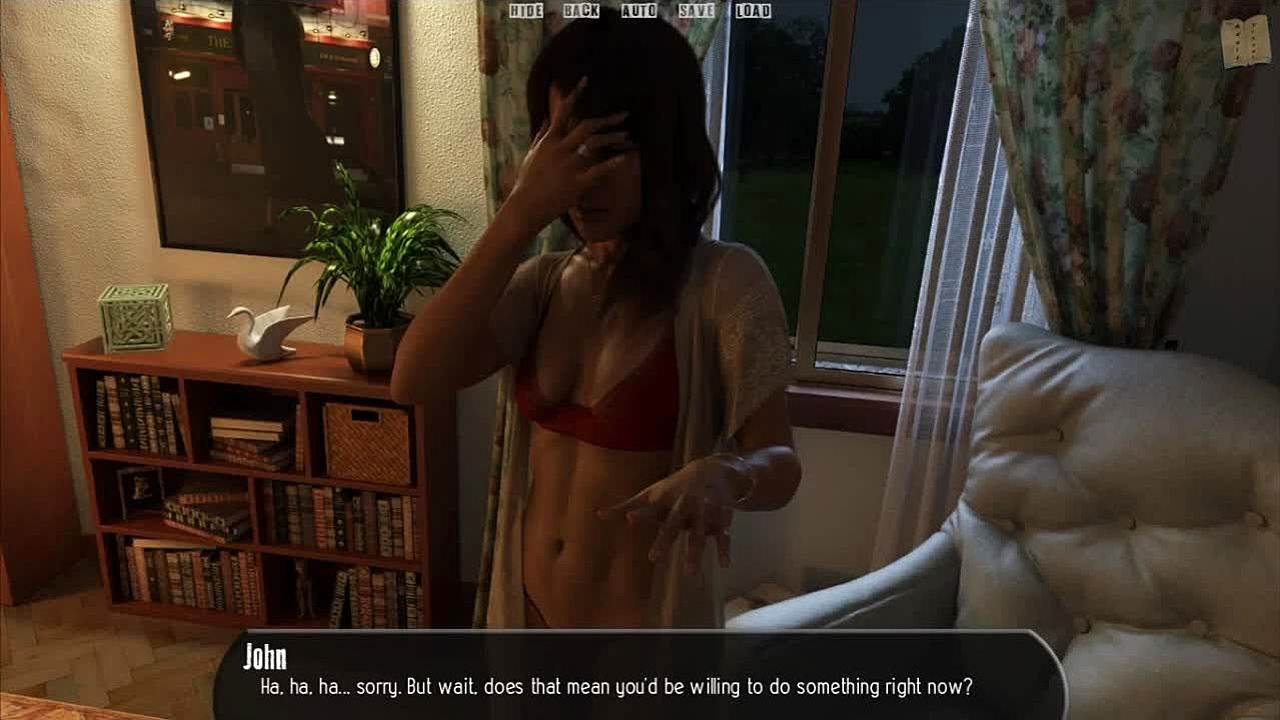Open the book journal icon
This screenshot has height=720, width=1280.
click(x=1245, y=43)
